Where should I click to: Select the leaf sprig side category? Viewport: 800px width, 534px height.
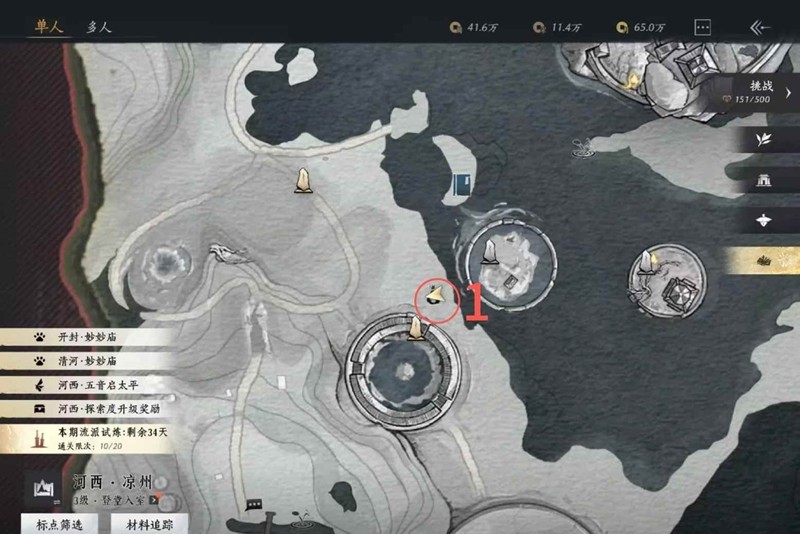pyautogui.click(x=767, y=140)
